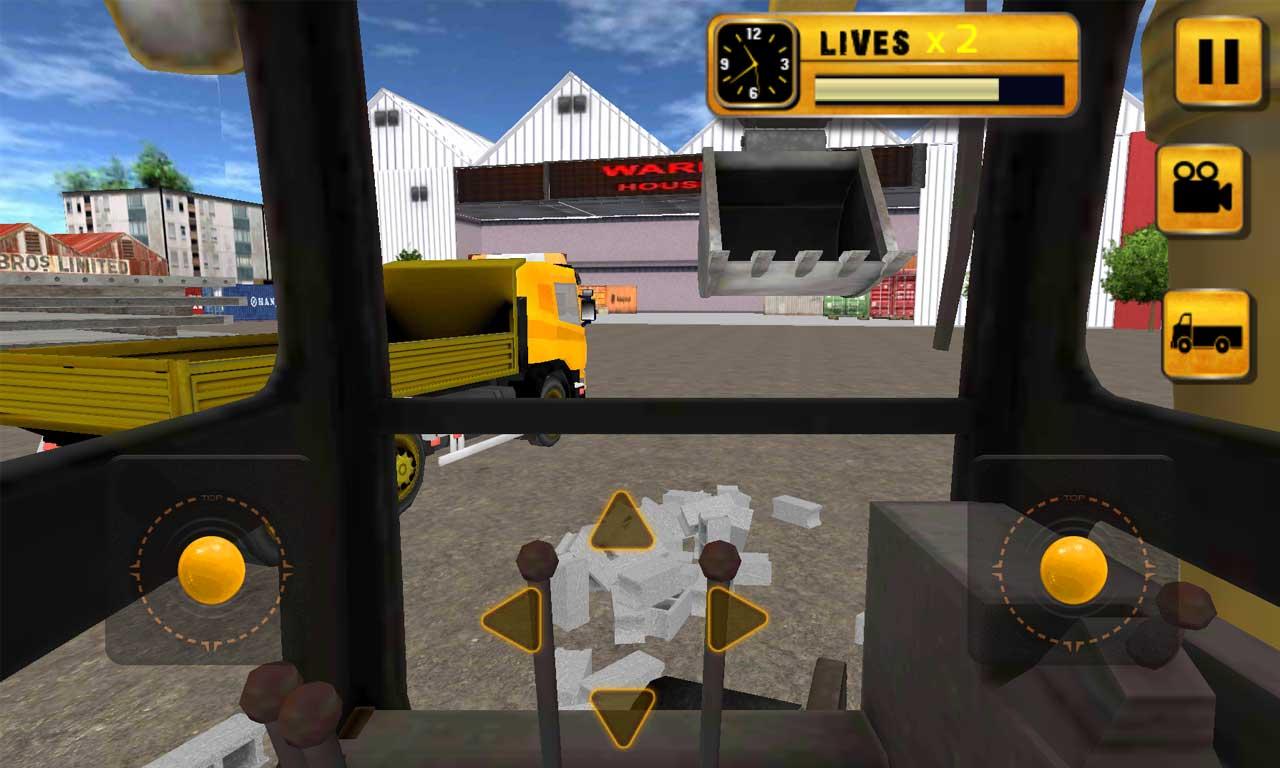Switch camera view with the camera button
This screenshot has width=1280, height=768.
1201,190
